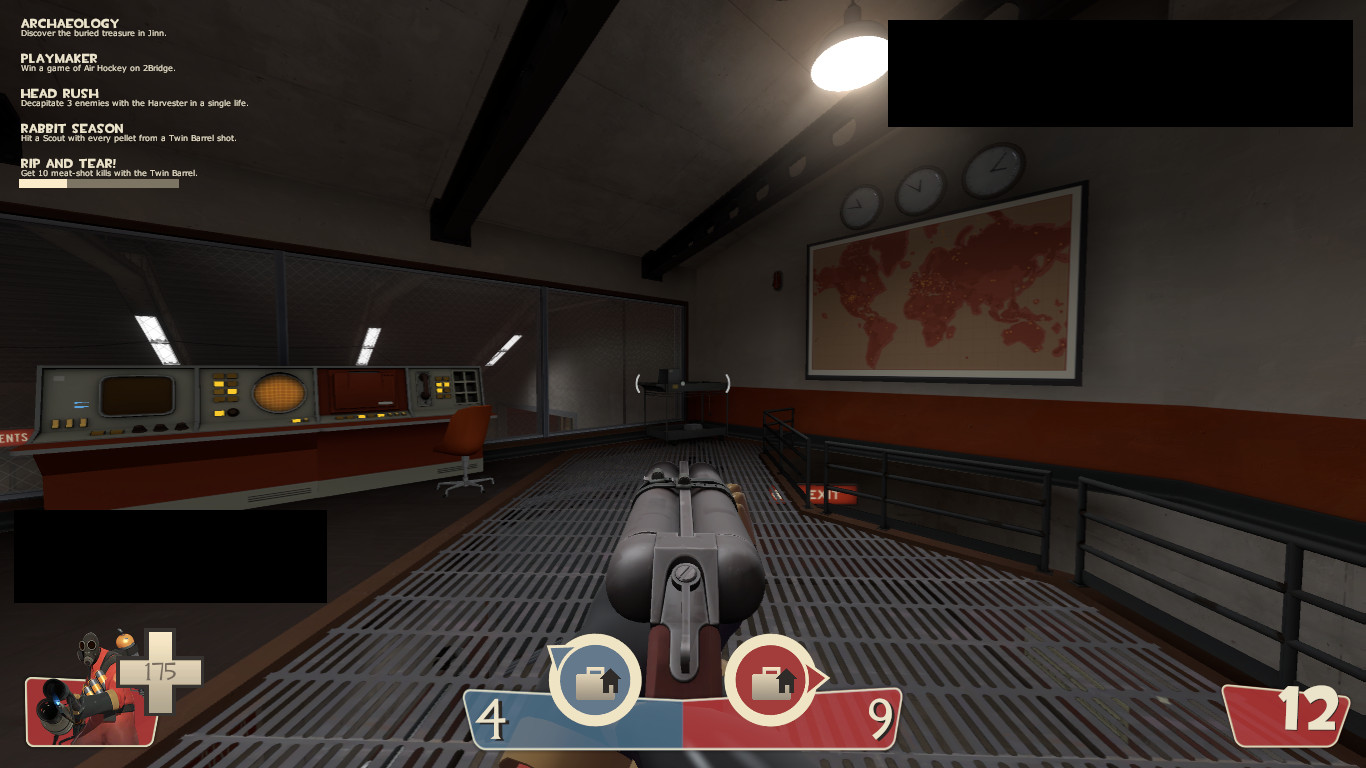Click the RED capture arrow pointer

point(815,676)
